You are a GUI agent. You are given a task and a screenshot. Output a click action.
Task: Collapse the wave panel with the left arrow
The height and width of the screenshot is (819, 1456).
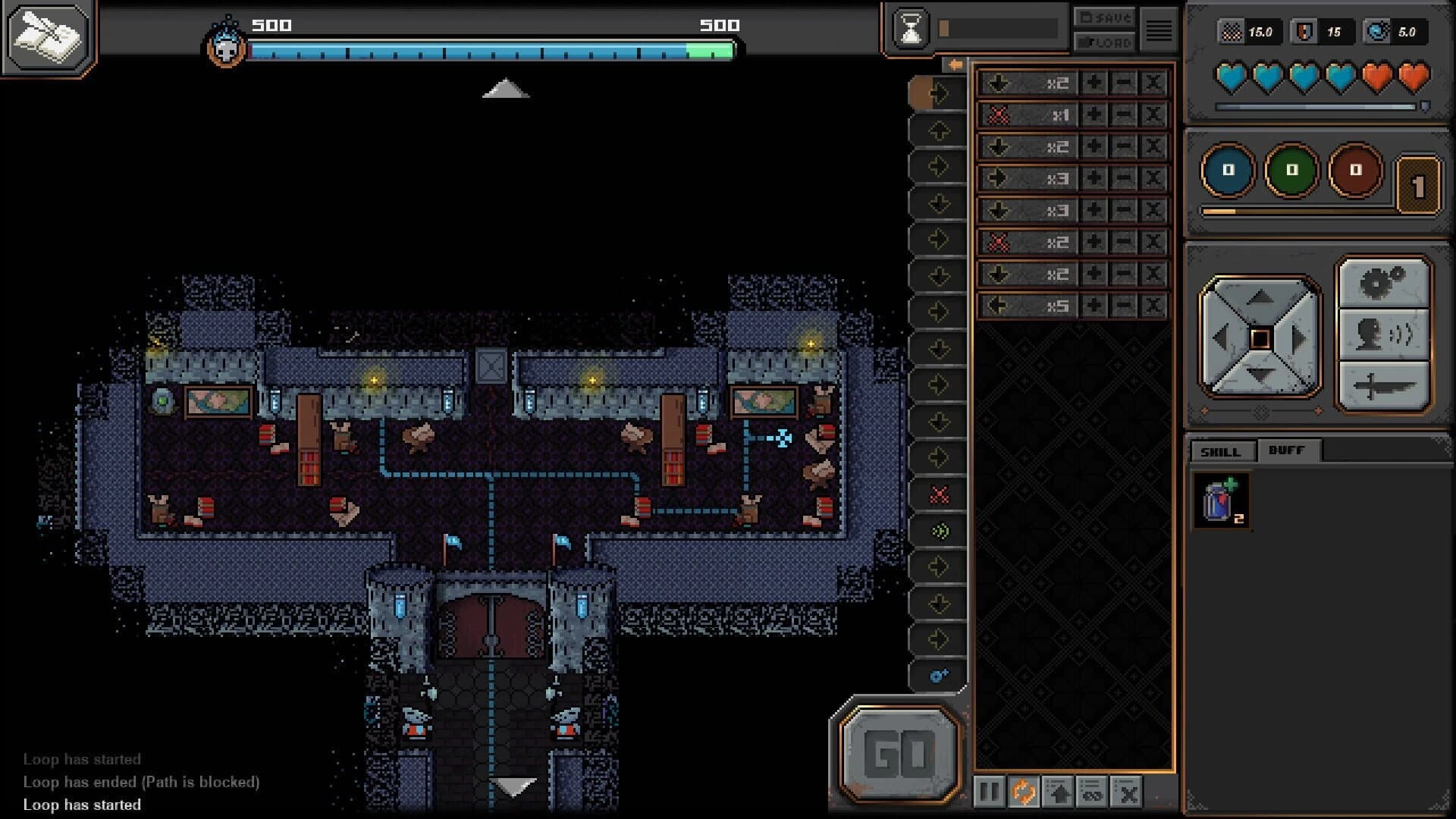[954, 63]
